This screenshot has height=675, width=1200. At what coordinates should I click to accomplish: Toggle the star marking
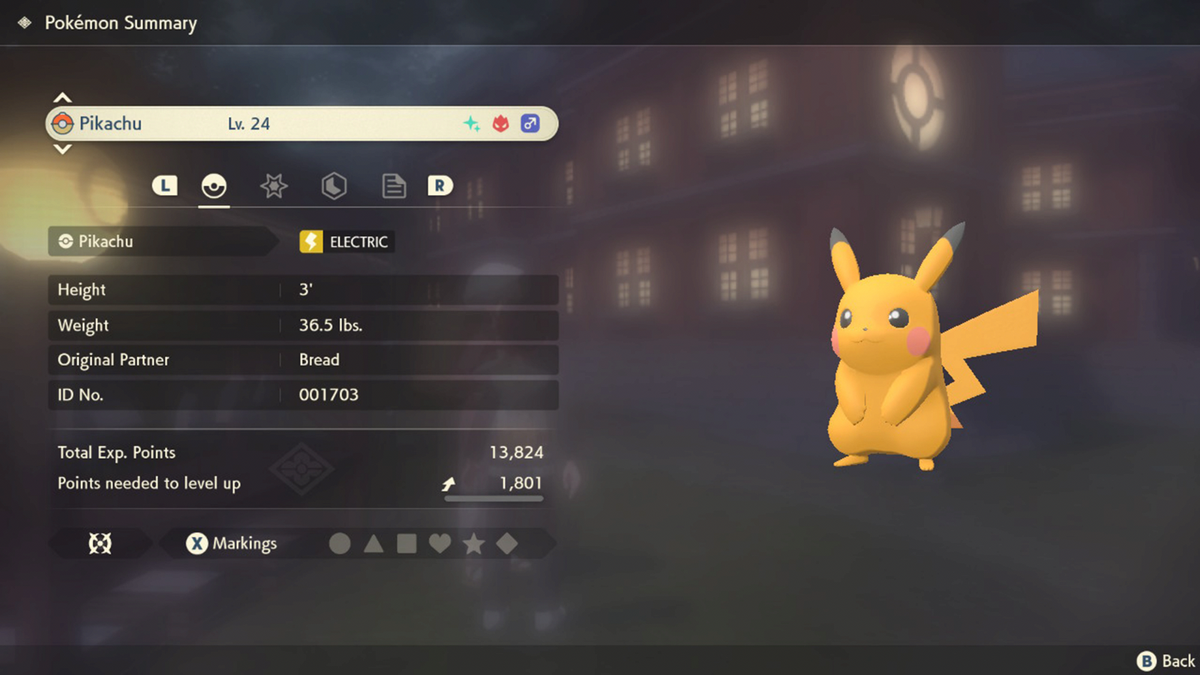pos(474,544)
